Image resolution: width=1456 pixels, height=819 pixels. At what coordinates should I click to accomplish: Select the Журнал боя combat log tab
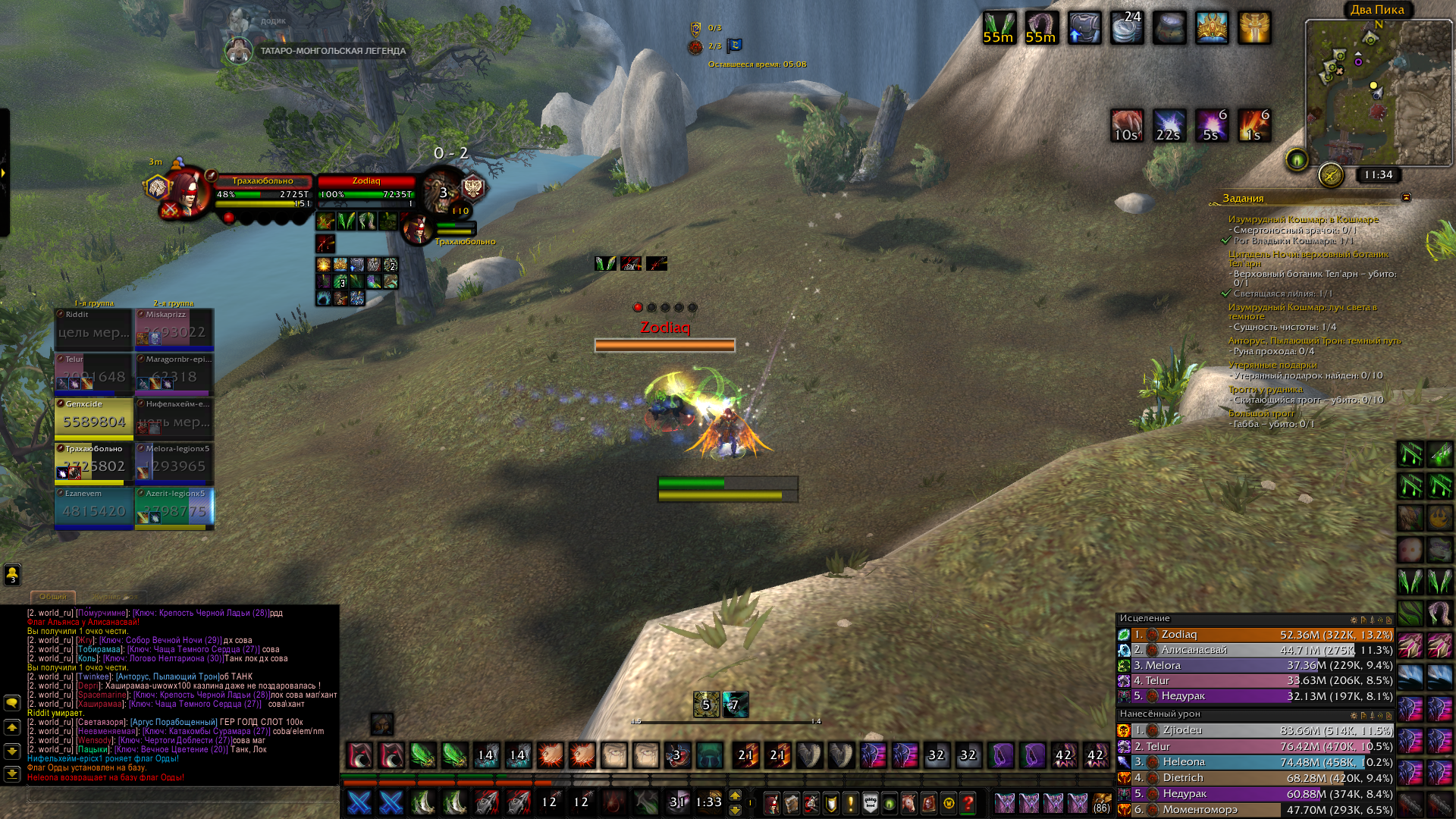[114, 597]
